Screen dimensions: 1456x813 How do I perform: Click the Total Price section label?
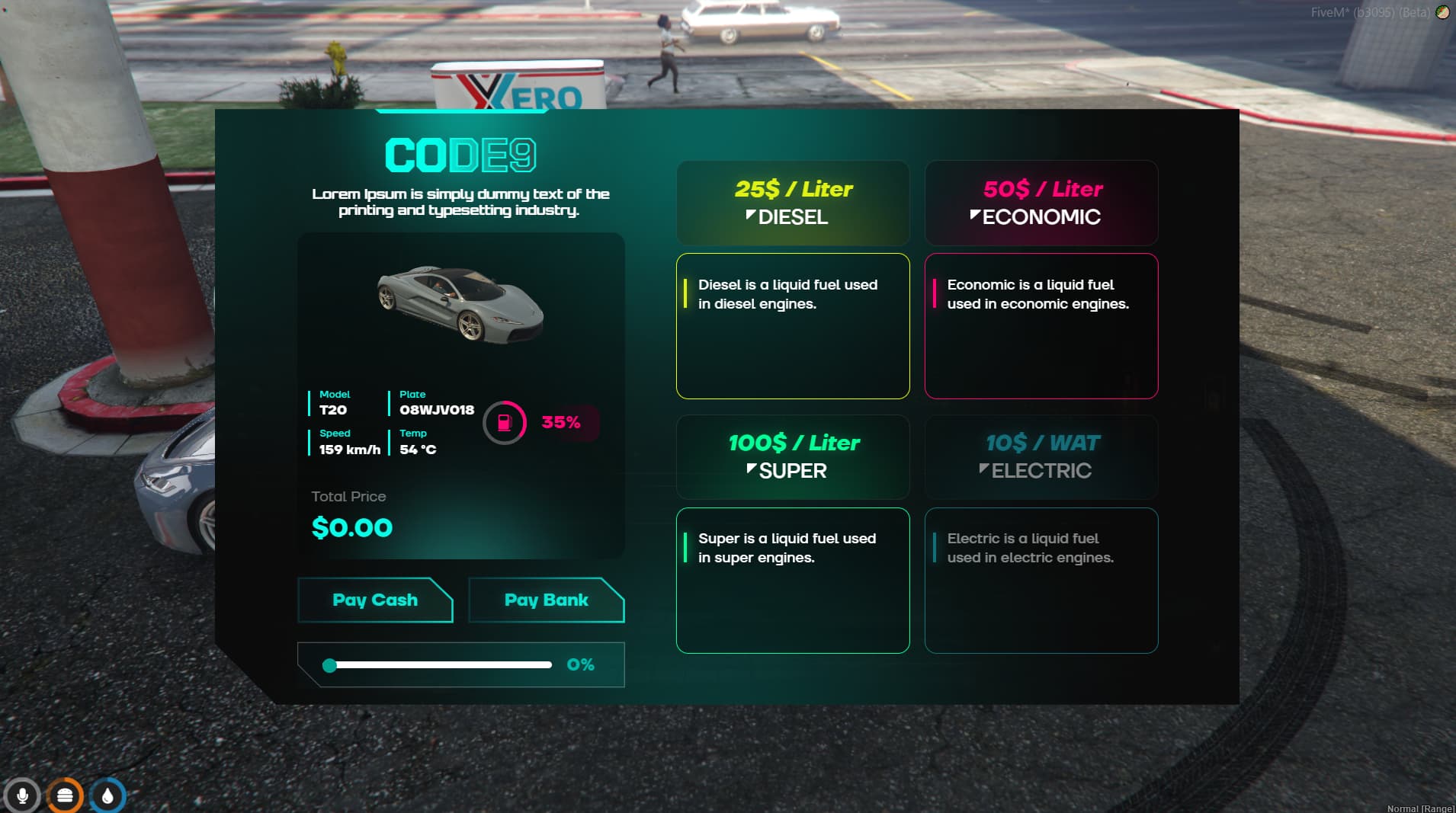tap(348, 496)
